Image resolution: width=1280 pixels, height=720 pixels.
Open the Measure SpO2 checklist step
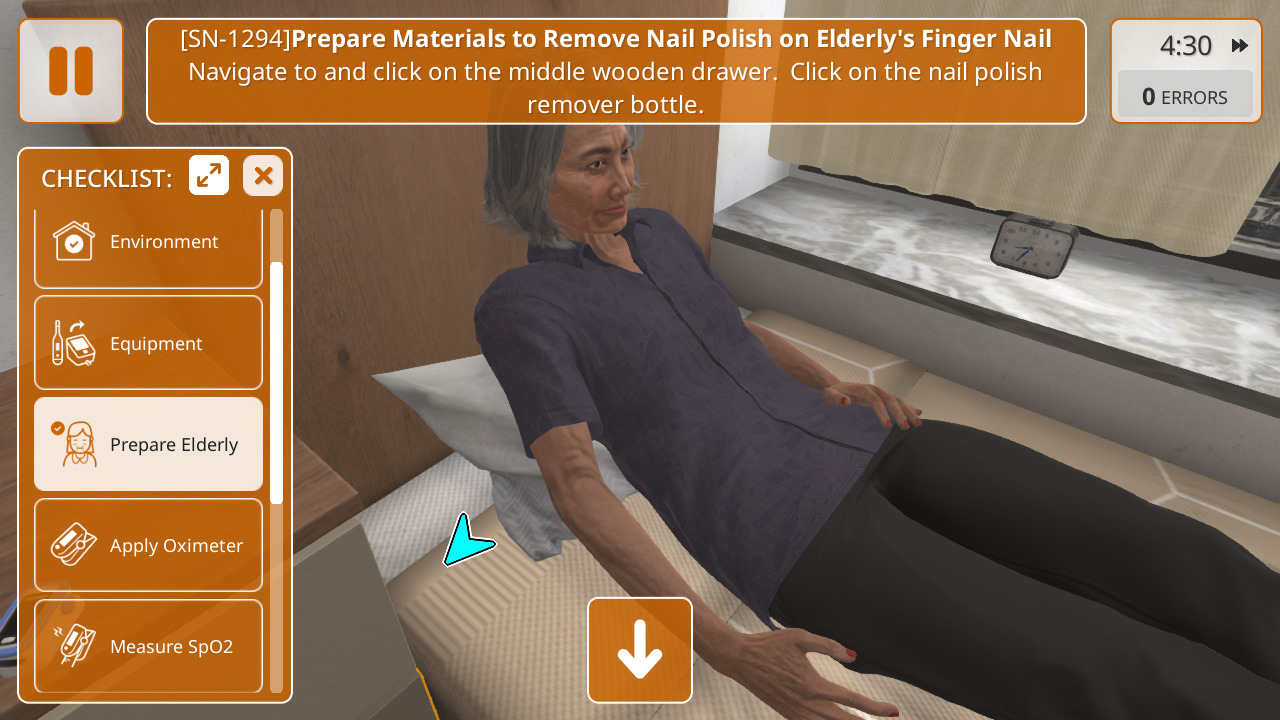(x=148, y=646)
